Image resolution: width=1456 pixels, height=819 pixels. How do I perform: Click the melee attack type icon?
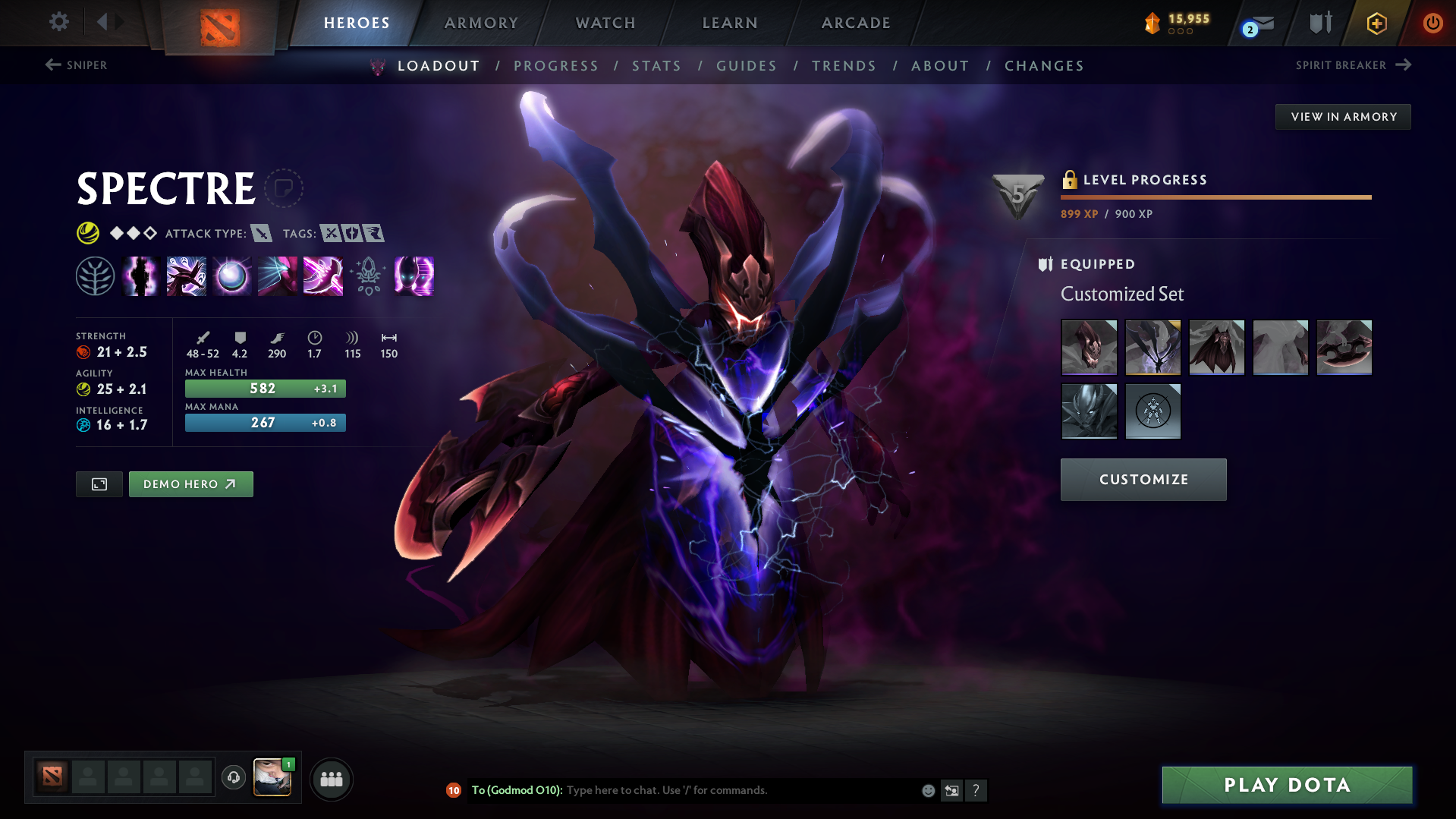(262, 233)
